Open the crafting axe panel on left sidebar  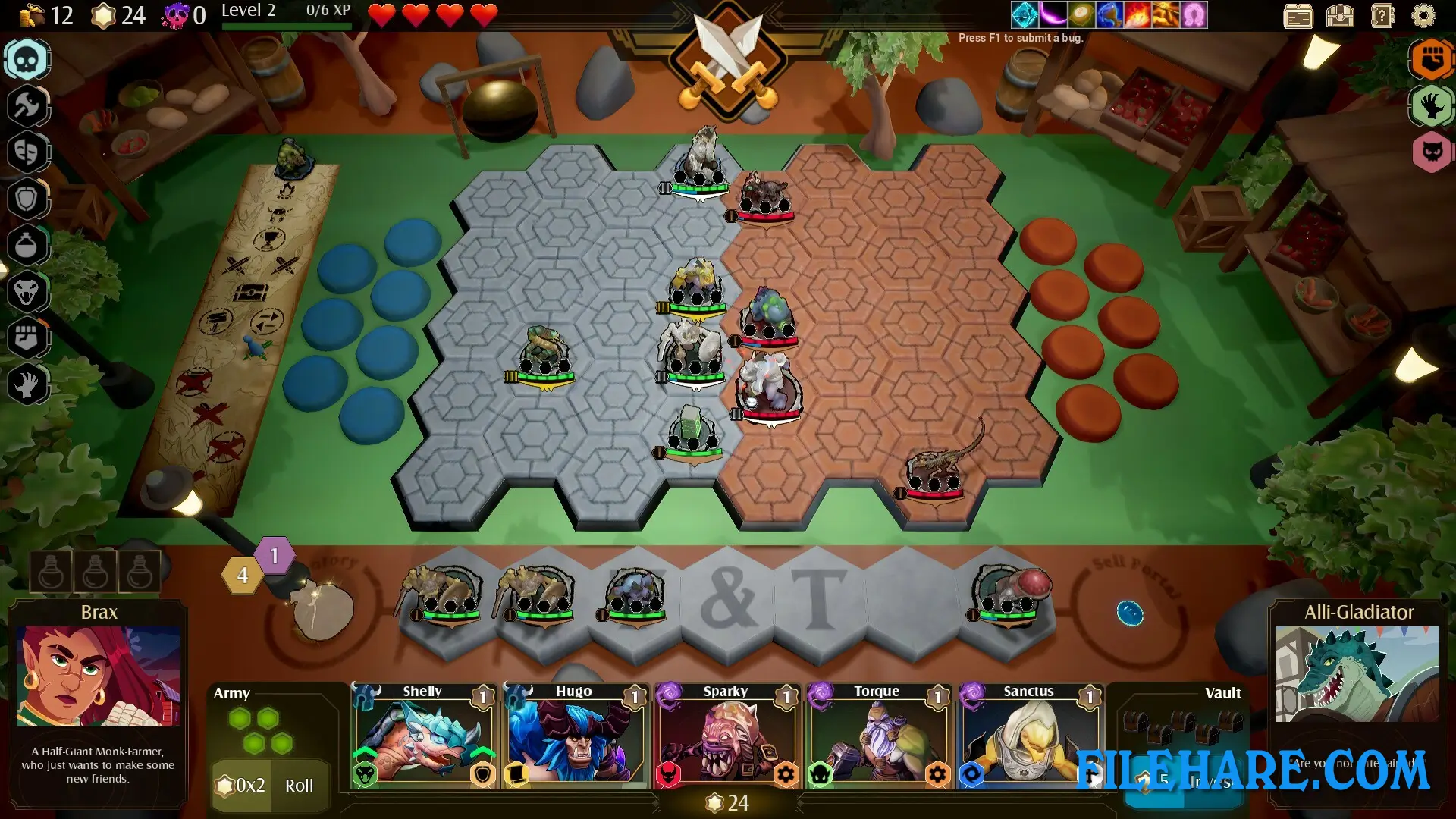pyautogui.click(x=27, y=105)
